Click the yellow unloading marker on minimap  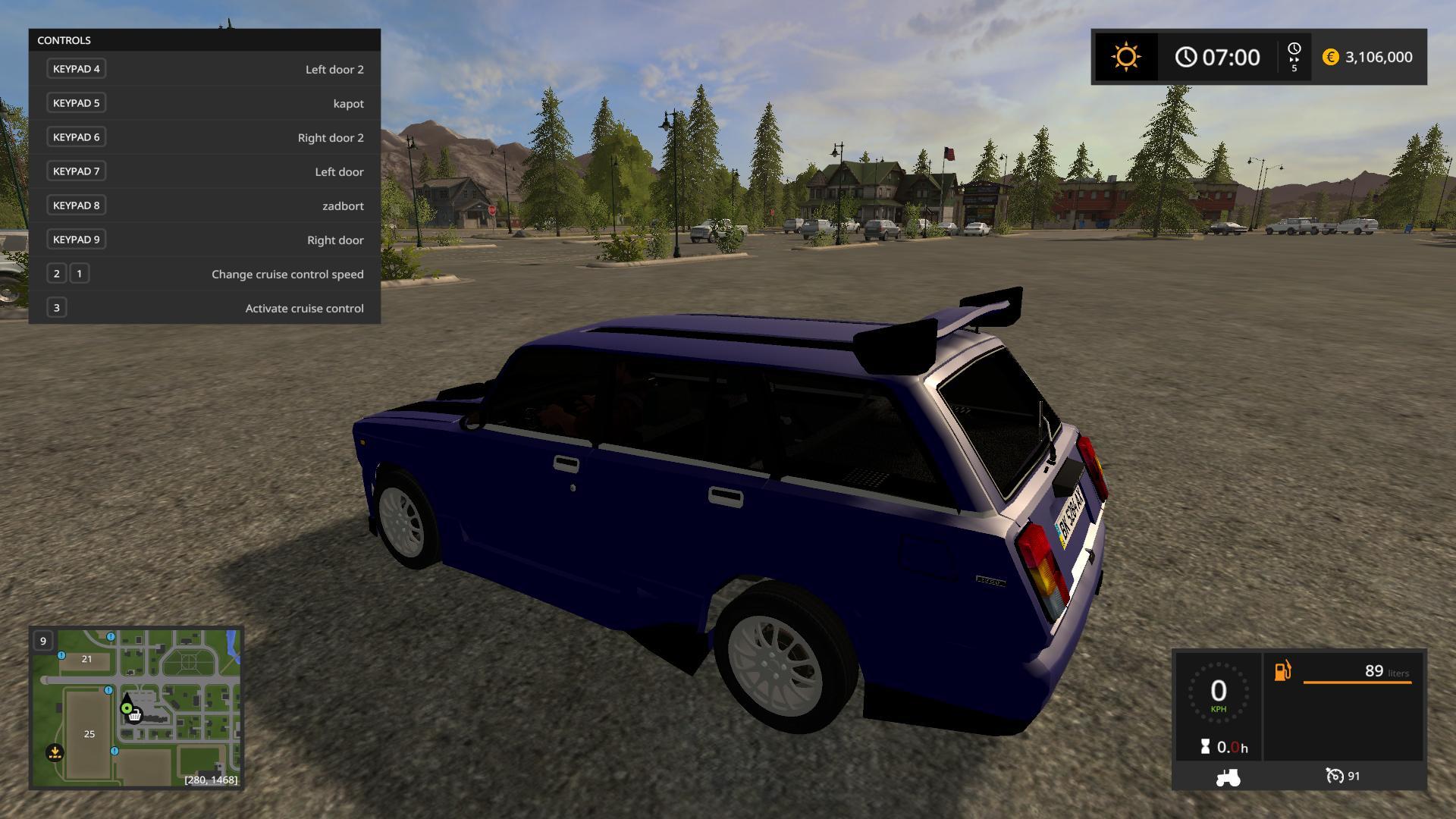click(55, 752)
